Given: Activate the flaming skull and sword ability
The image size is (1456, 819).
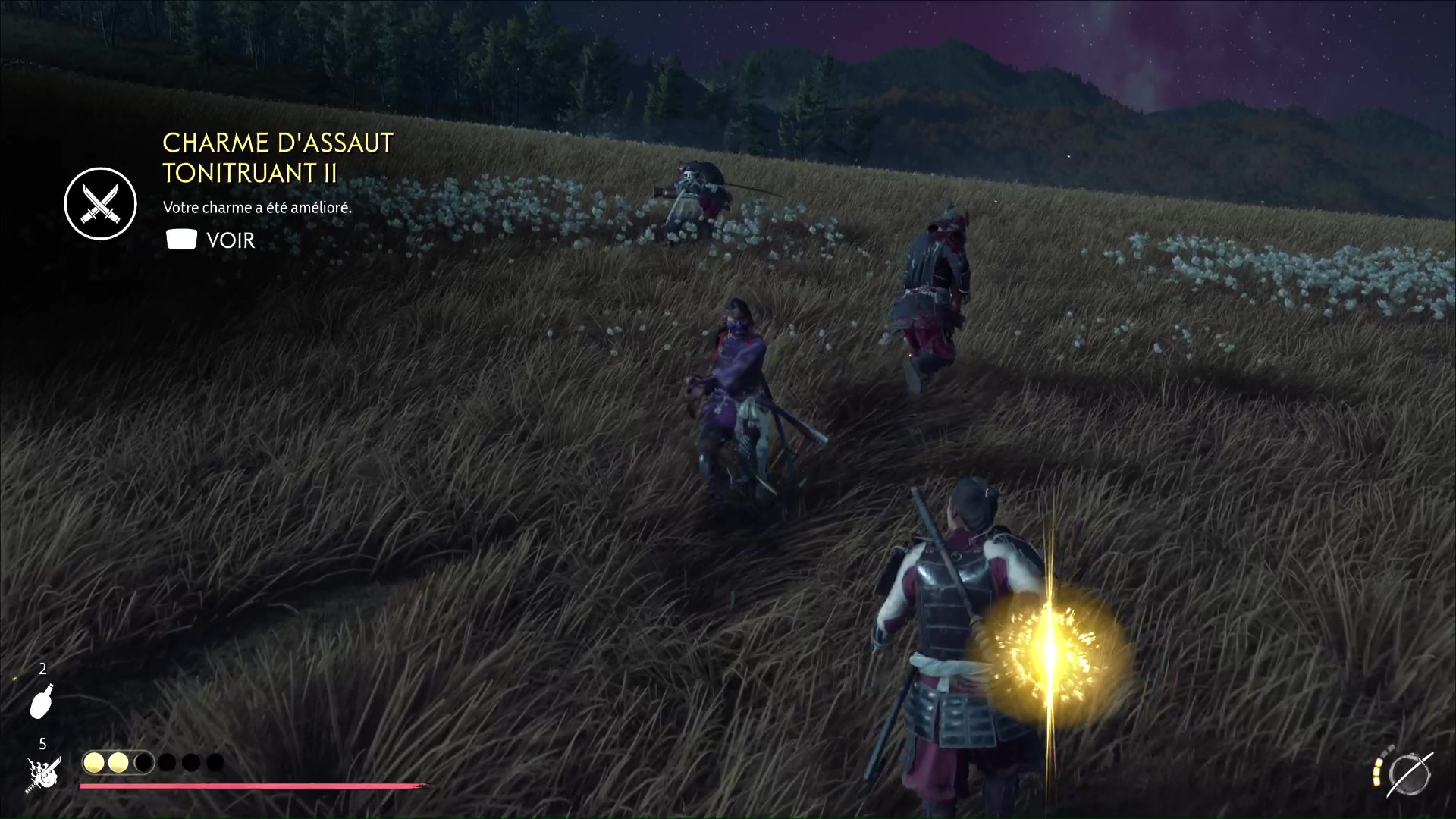Looking at the screenshot, I should coord(43,774).
